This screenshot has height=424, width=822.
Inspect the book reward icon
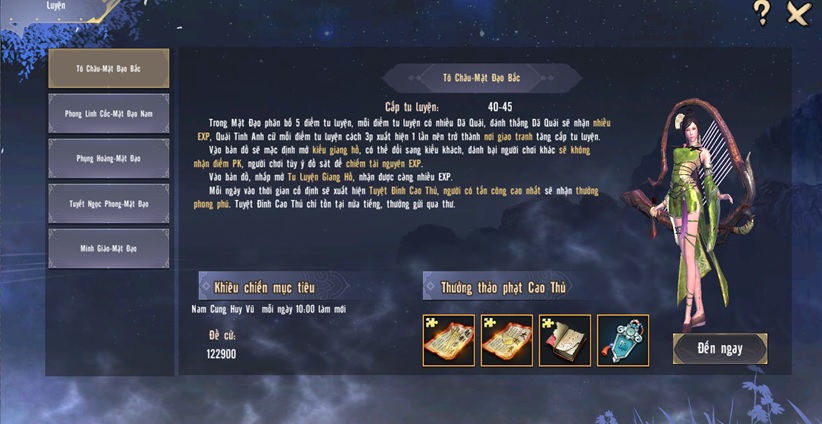(565, 340)
